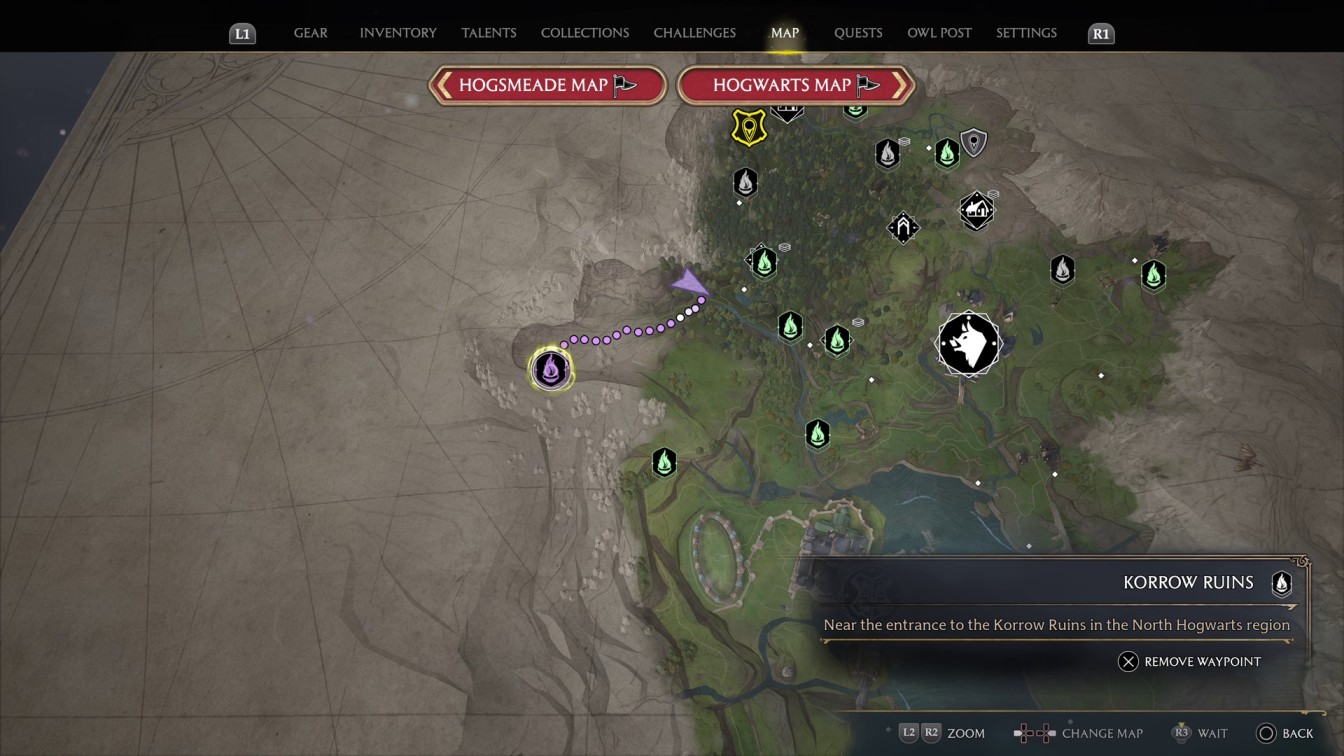Click the R1 shoulder button icon
1344x756 pixels.
pyautogui.click(x=1100, y=33)
